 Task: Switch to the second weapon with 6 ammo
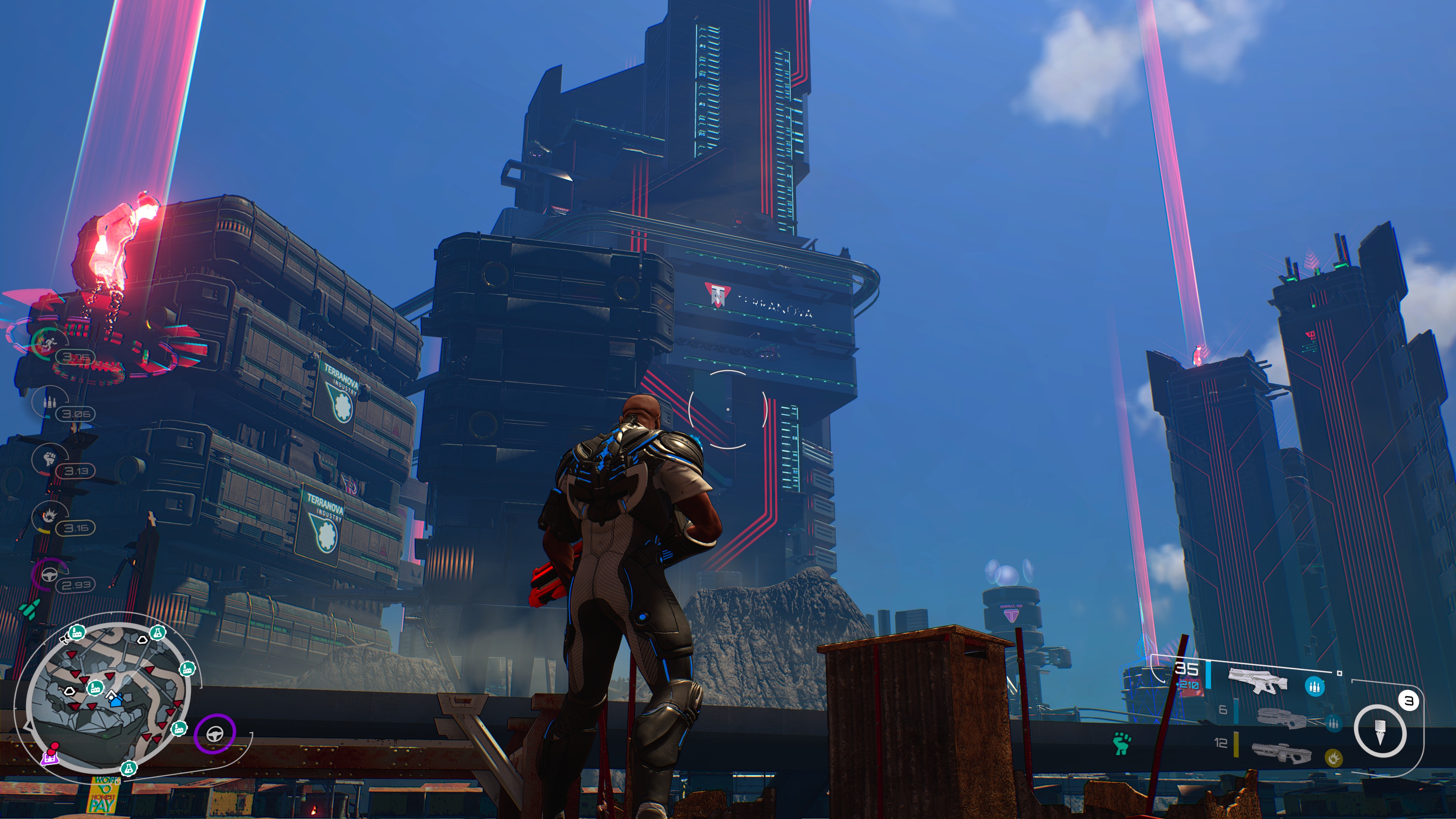(1281, 719)
